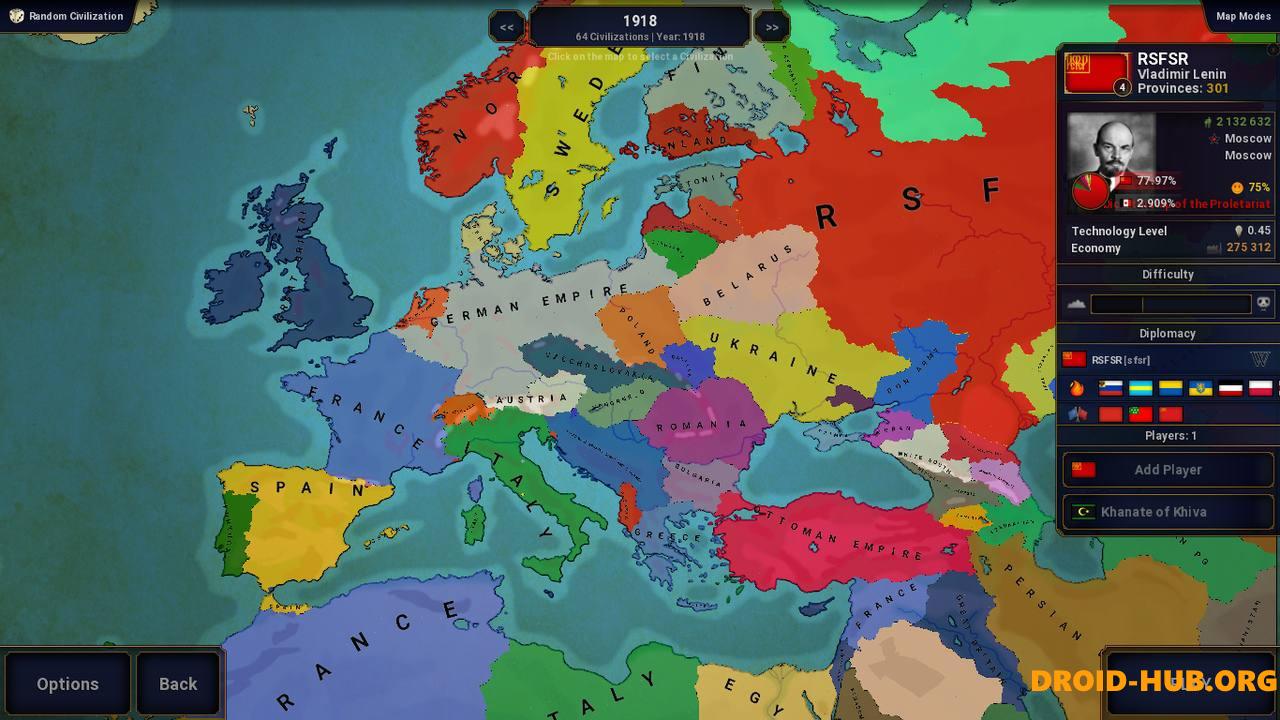Click the war flame icon in Diplomacy
The height and width of the screenshot is (720, 1280).
pyautogui.click(x=1077, y=388)
